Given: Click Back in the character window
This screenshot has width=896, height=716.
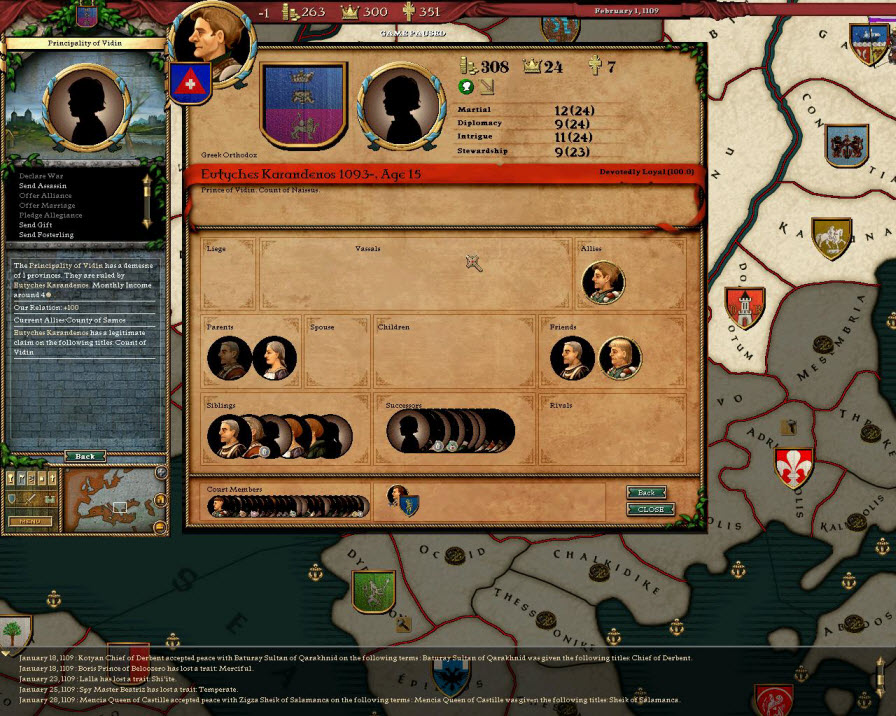Looking at the screenshot, I should click(647, 493).
